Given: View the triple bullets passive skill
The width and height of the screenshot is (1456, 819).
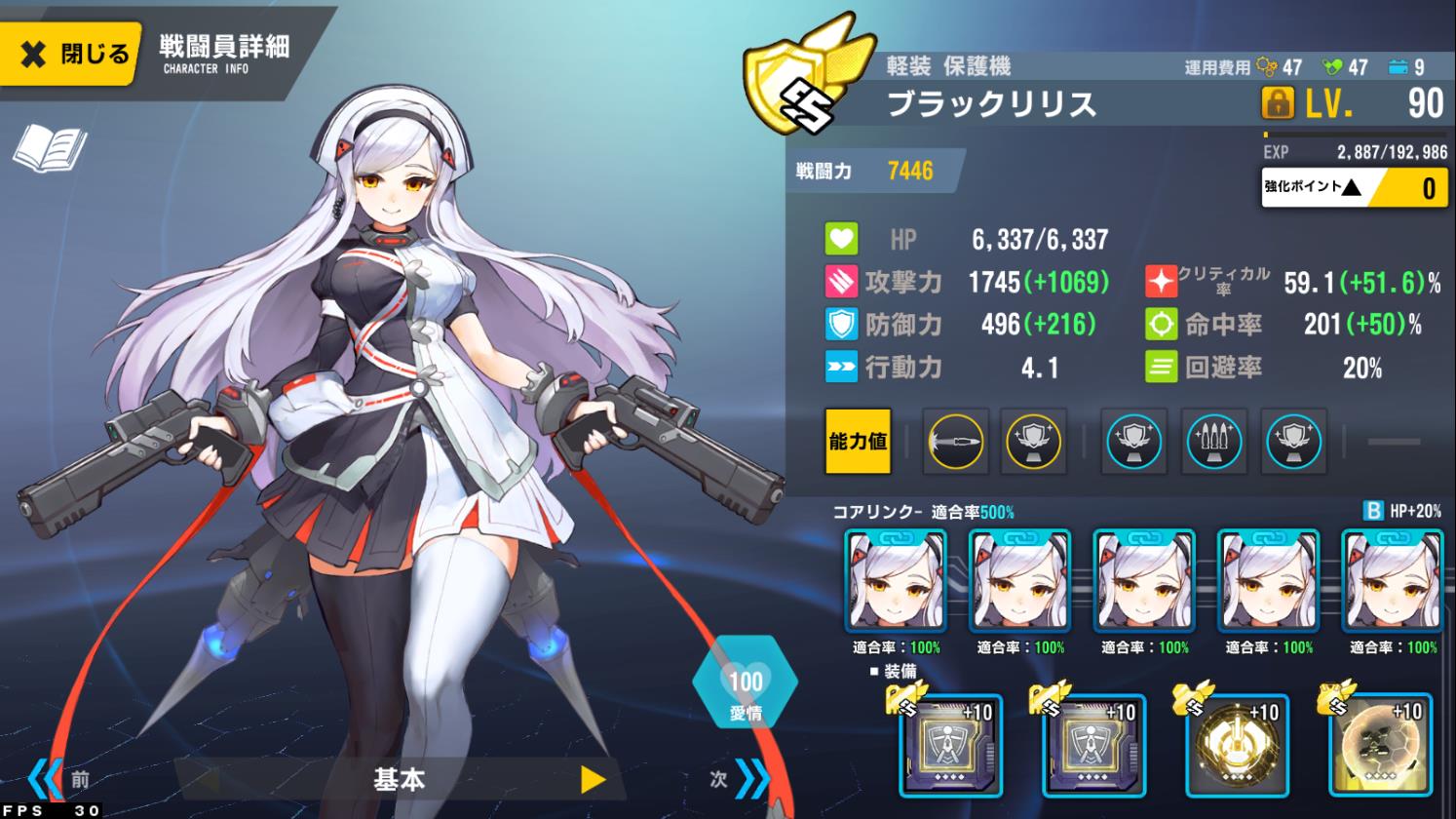Looking at the screenshot, I should tap(1213, 442).
